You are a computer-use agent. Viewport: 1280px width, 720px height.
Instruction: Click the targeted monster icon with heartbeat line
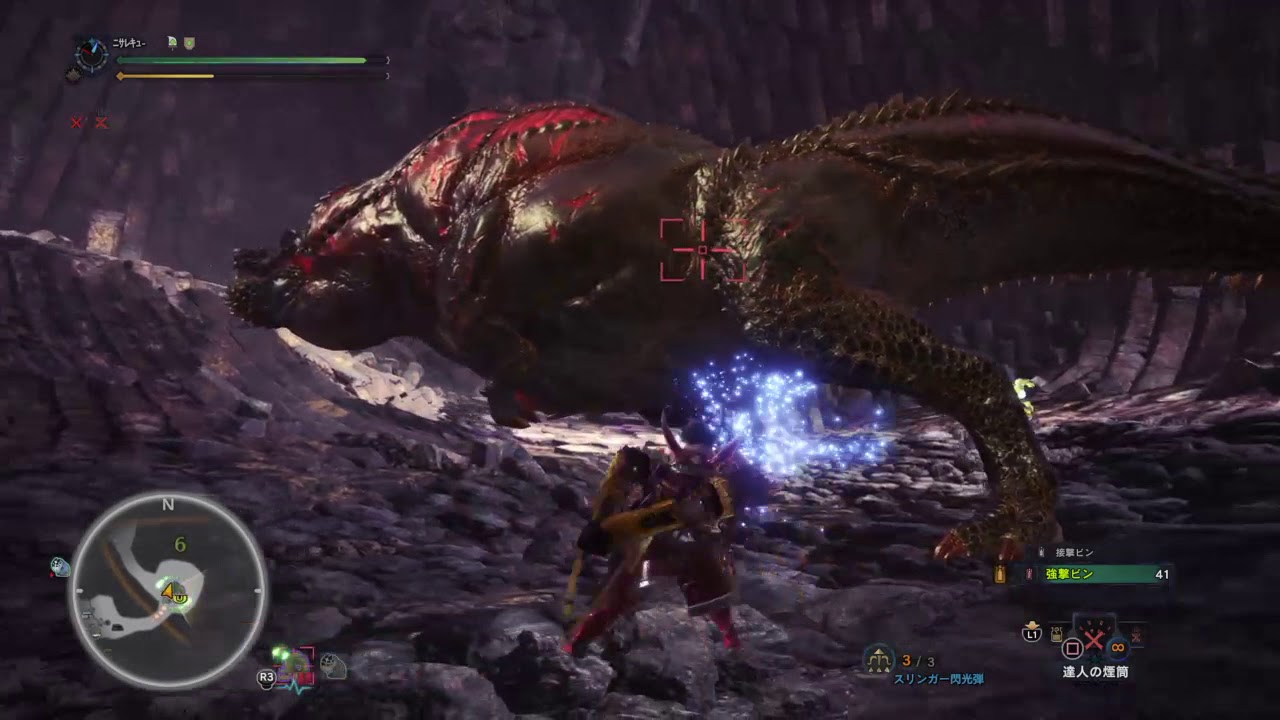[296, 666]
